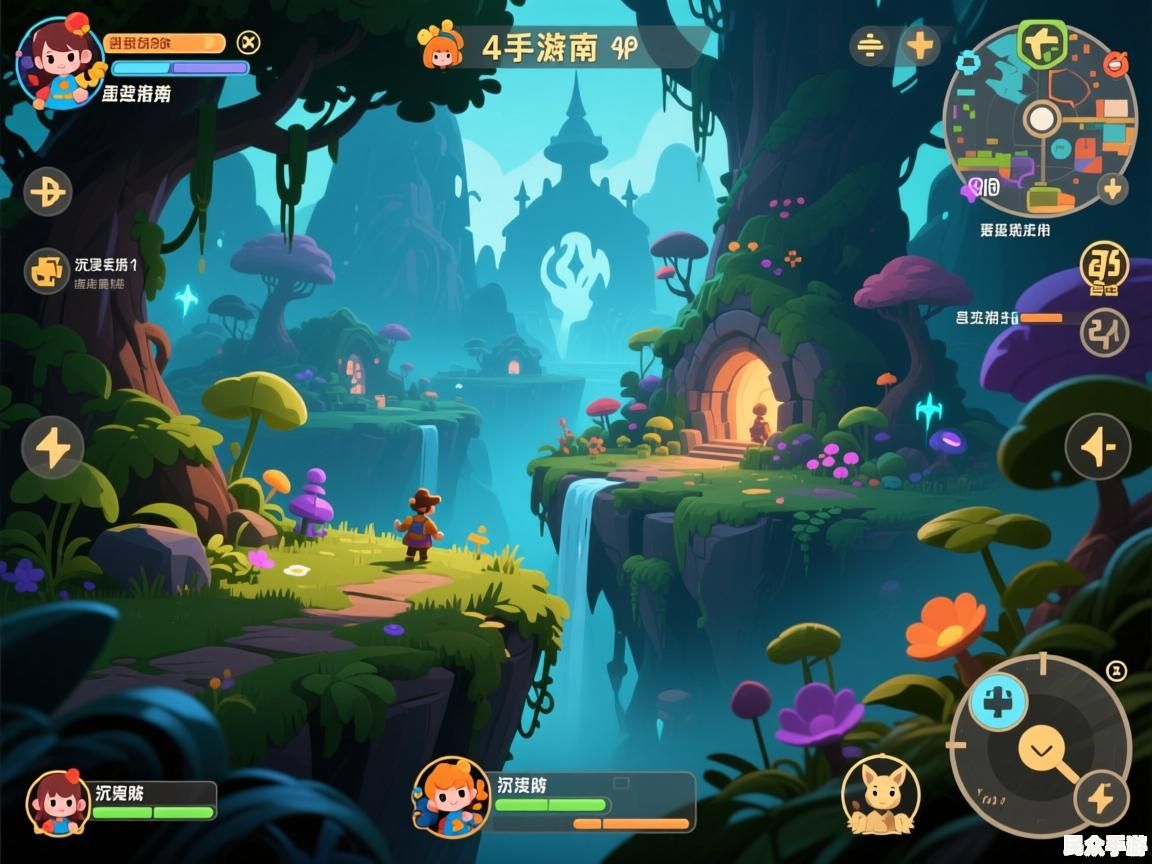Open the fox pet icon
This screenshot has width=1152, height=864.
point(880,795)
